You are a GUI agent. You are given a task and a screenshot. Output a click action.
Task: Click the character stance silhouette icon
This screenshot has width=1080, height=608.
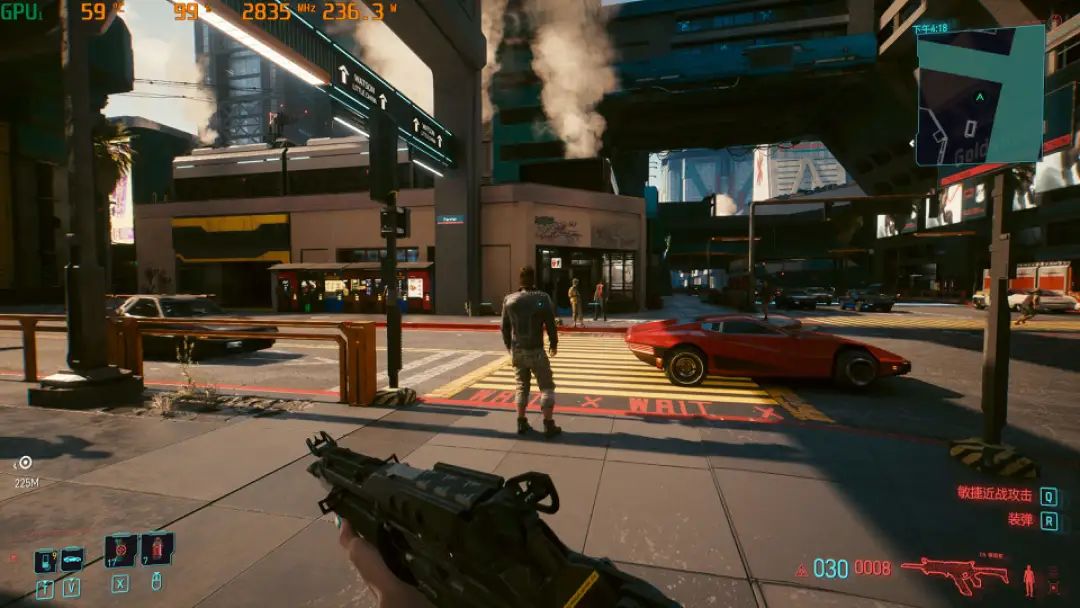[x=1029, y=579]
